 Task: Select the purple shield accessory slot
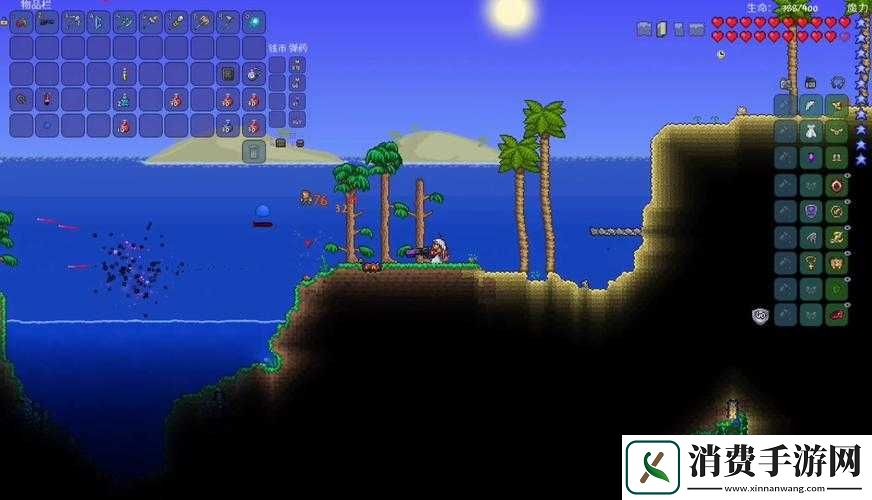point(811,210)
